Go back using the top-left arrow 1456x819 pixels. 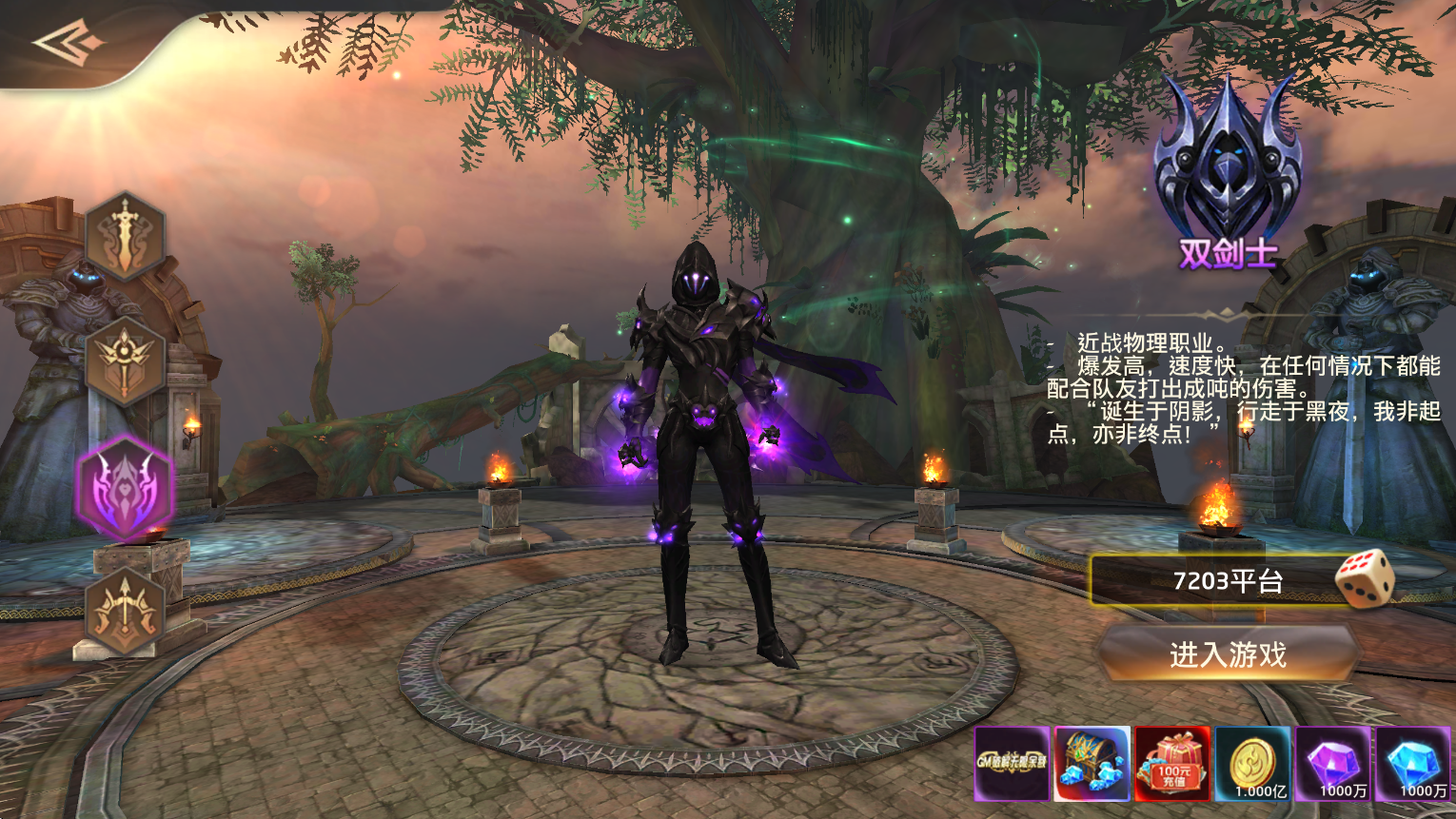[68, 44]
